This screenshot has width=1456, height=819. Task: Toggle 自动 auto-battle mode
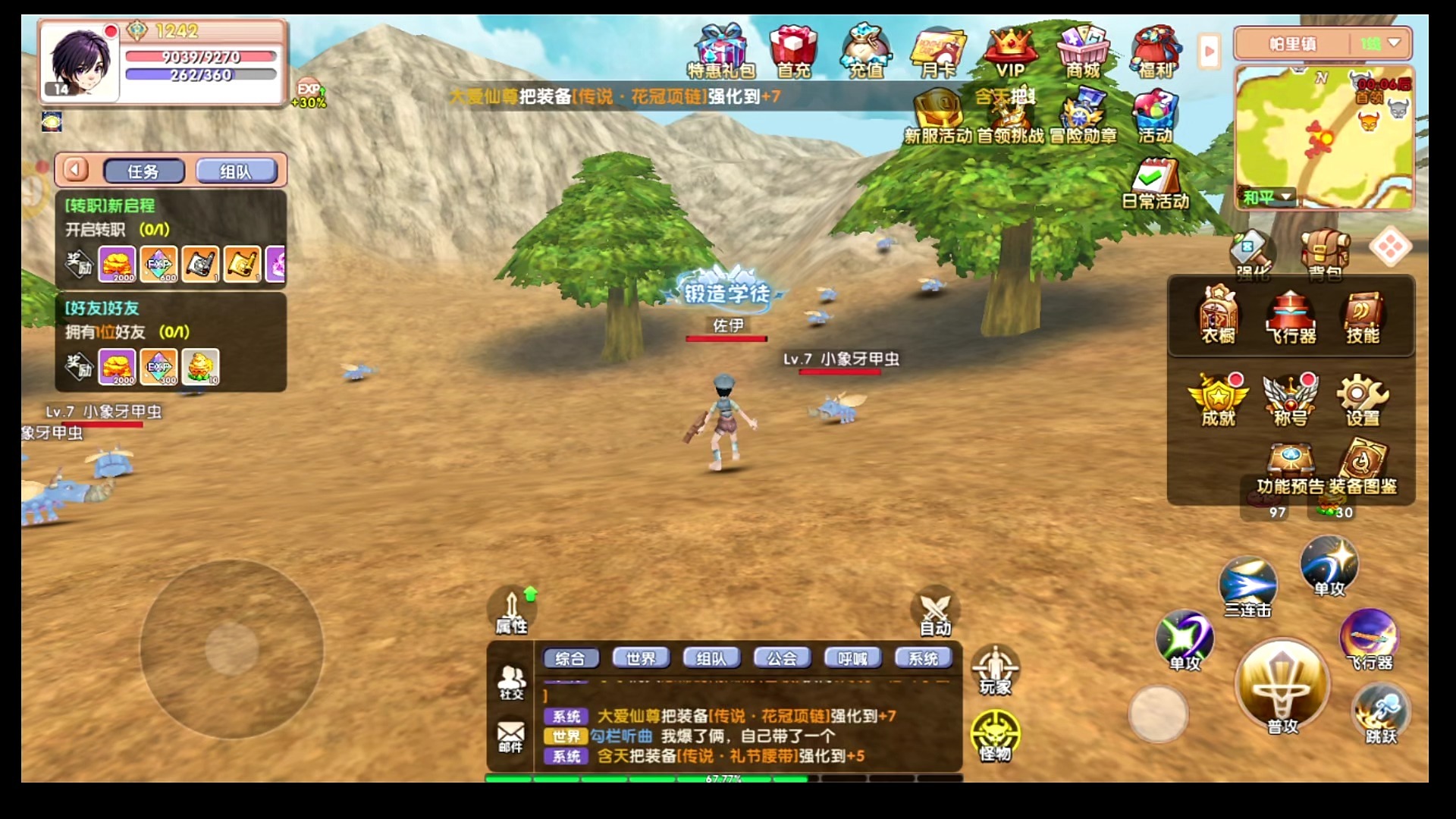tap(935, 611)
